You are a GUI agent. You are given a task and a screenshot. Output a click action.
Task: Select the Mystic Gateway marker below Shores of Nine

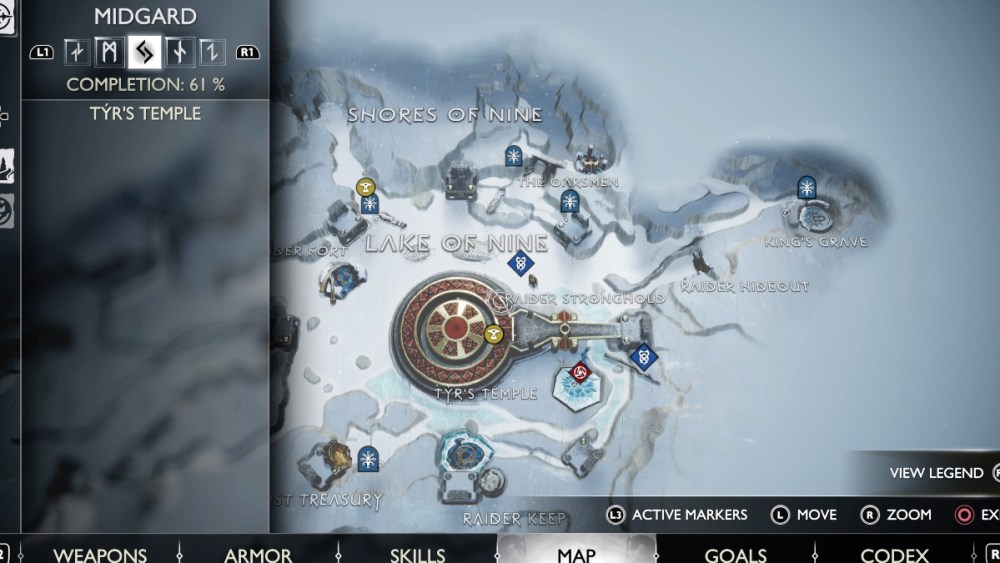coord(513,155)
